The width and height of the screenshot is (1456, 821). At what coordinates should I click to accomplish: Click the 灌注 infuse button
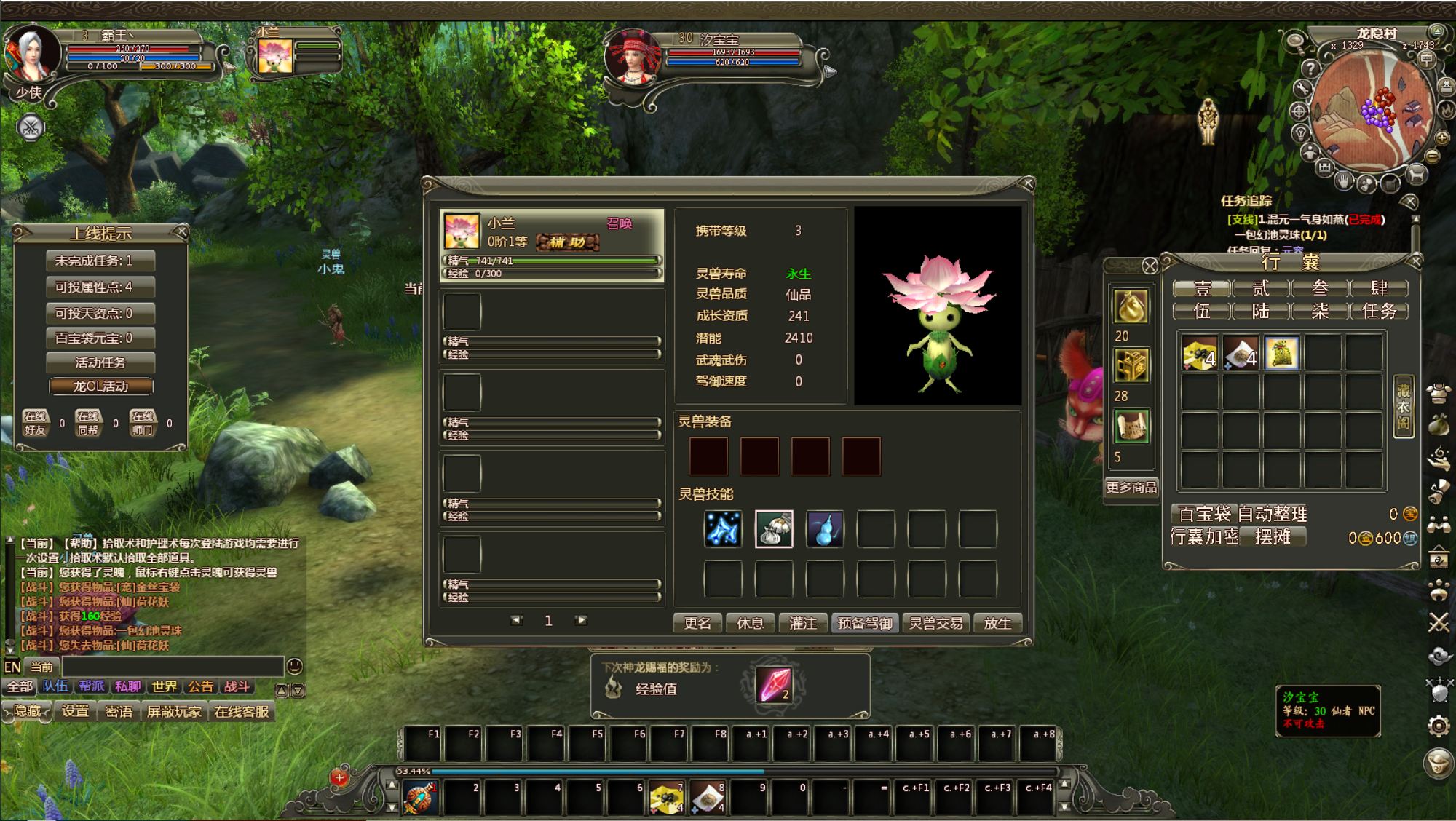(x=803, y=623)
